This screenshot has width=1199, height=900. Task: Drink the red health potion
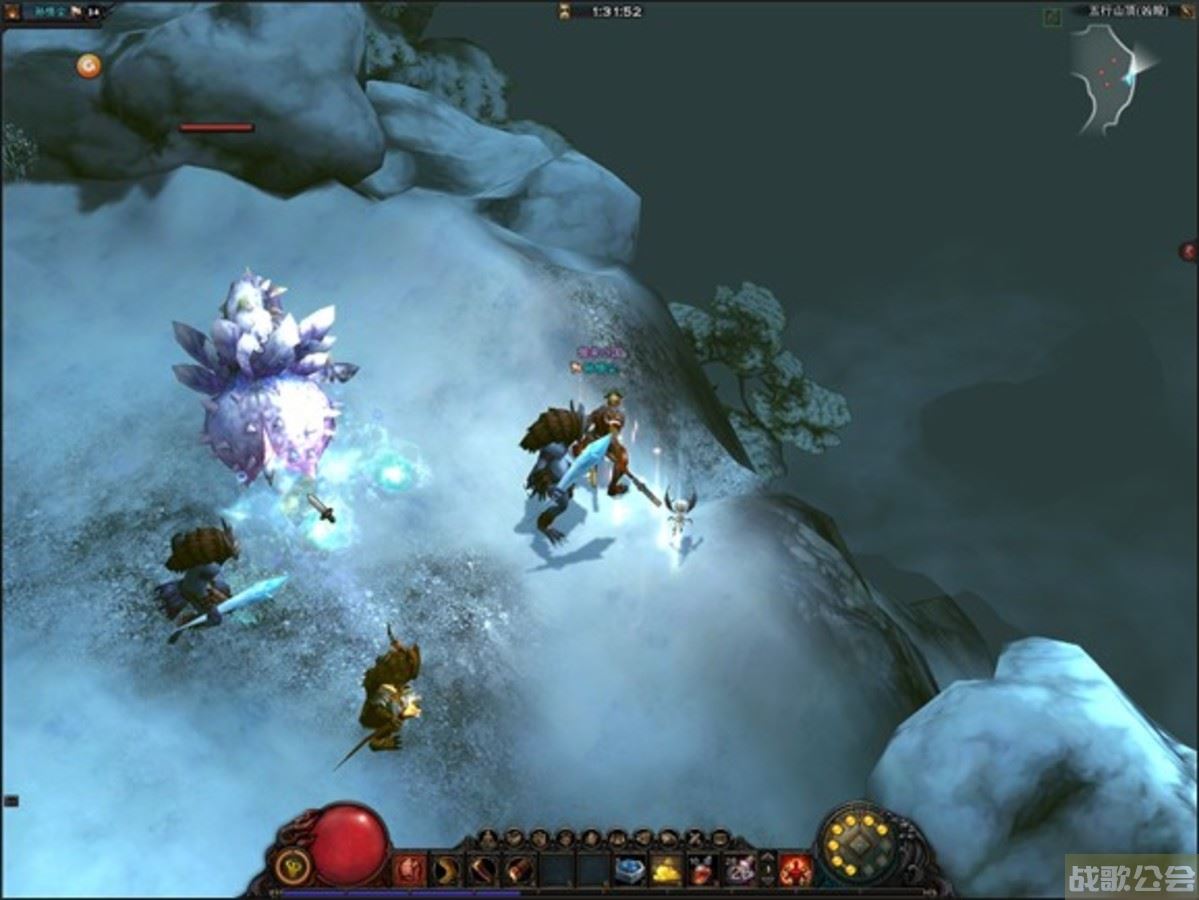click(x=701, y=870)
